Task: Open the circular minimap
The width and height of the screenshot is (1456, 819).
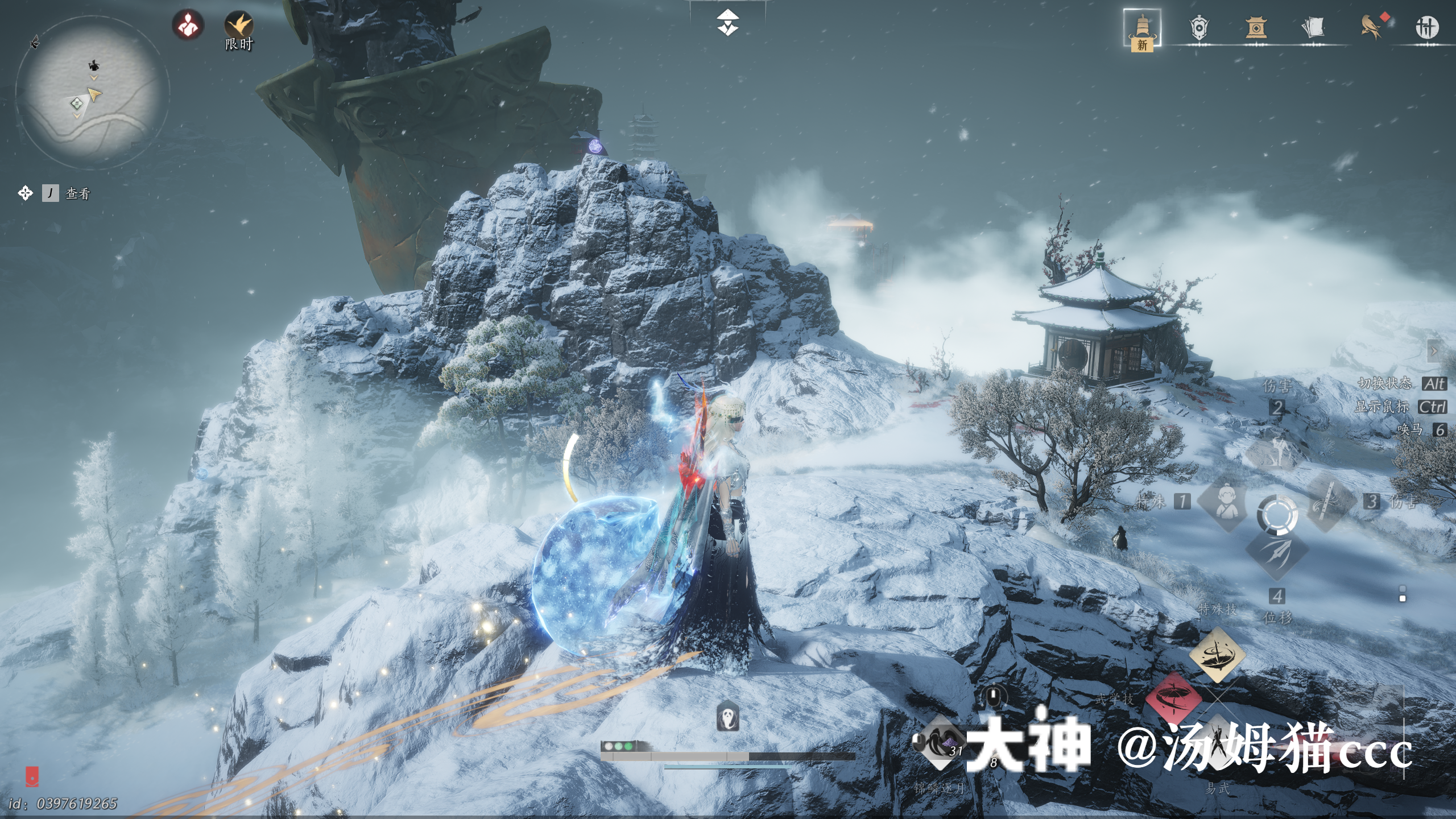Action: [92, 93]
